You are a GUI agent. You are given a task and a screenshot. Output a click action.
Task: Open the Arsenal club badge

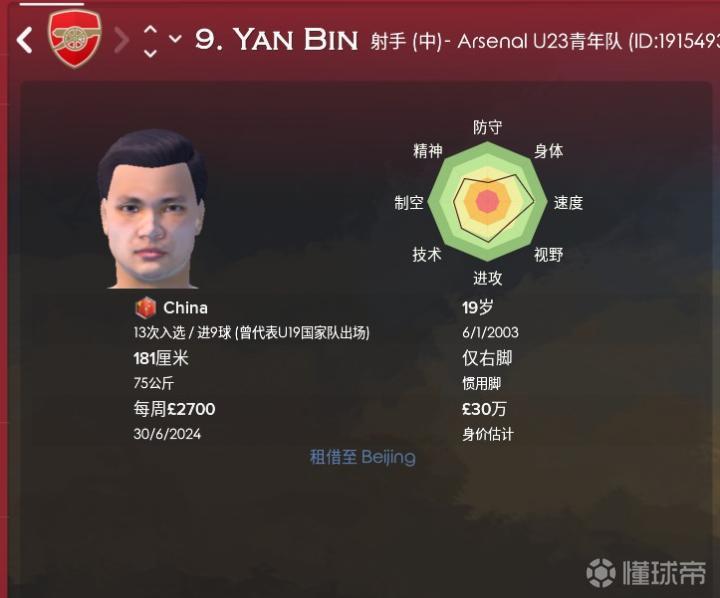click(75, 39)
